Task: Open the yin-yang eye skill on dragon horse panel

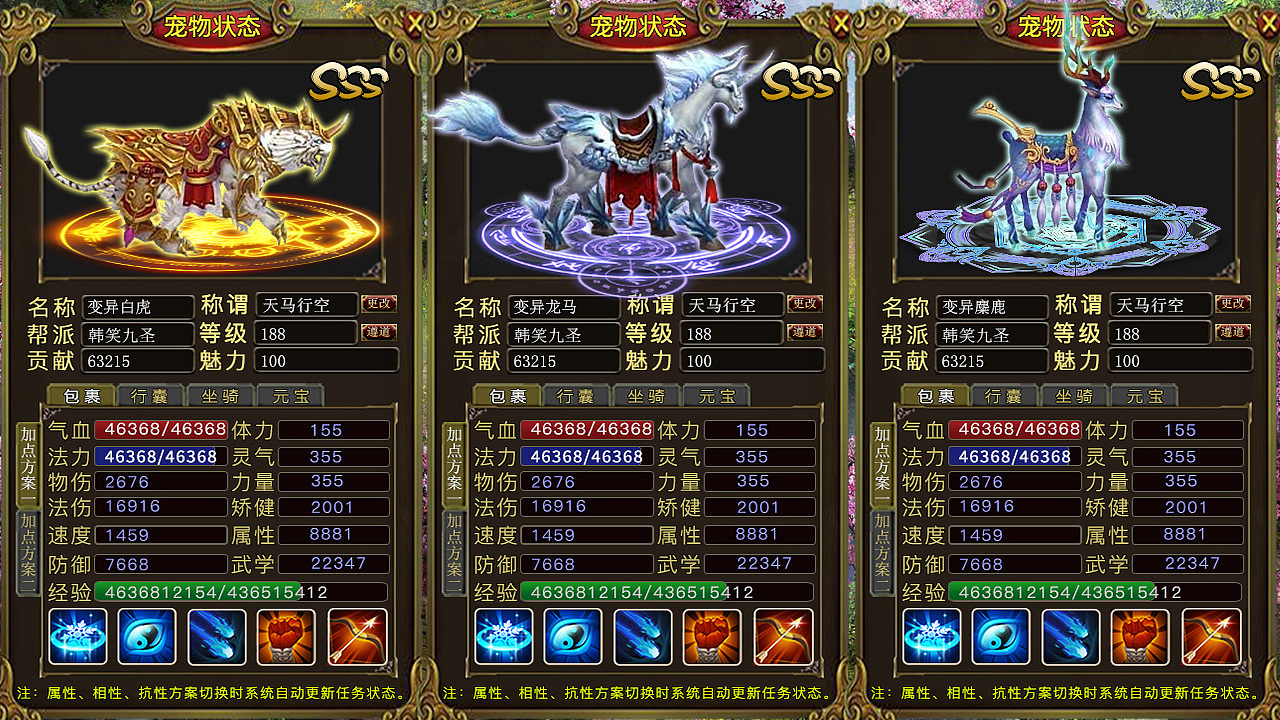Action: tap(574, 636)
